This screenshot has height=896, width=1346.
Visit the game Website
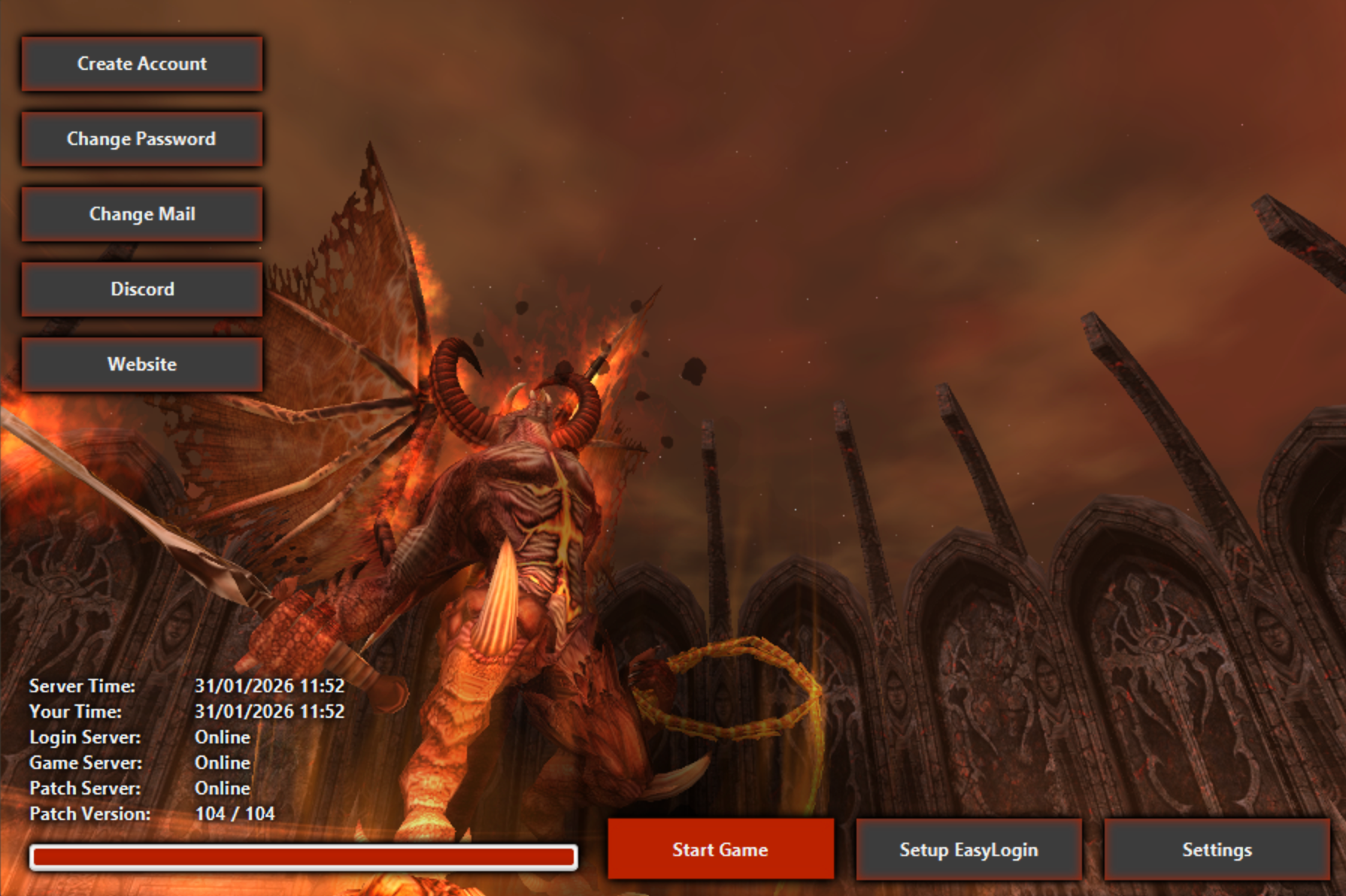142,365
